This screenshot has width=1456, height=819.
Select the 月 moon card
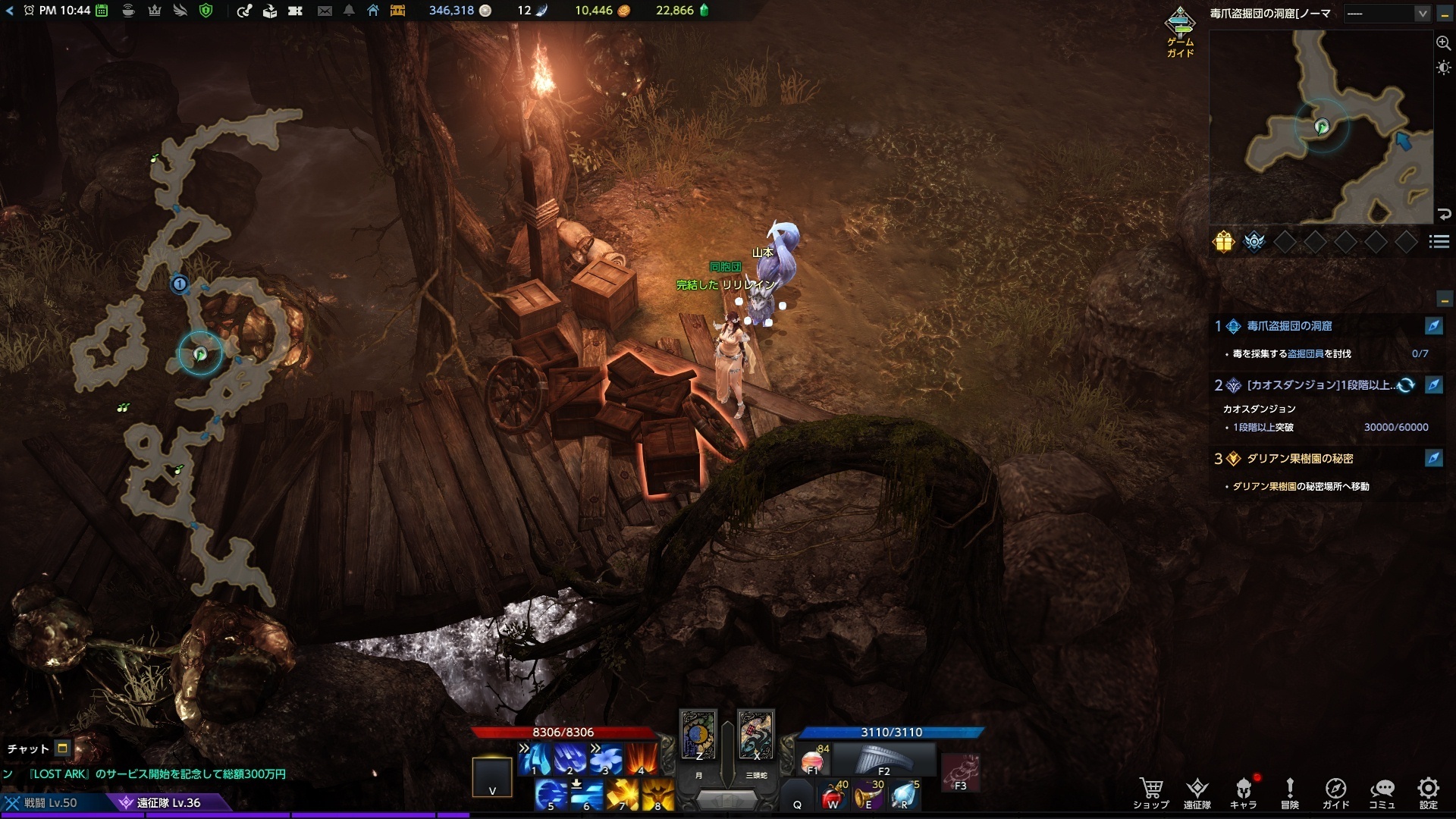698,736
